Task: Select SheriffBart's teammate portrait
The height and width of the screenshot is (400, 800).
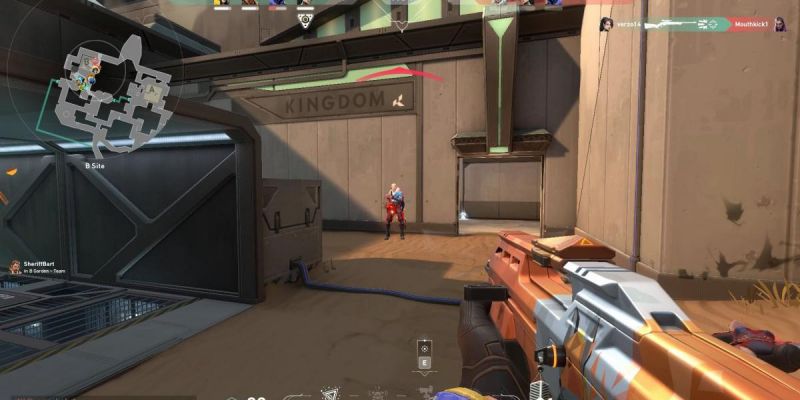Action: click(14, 267)
